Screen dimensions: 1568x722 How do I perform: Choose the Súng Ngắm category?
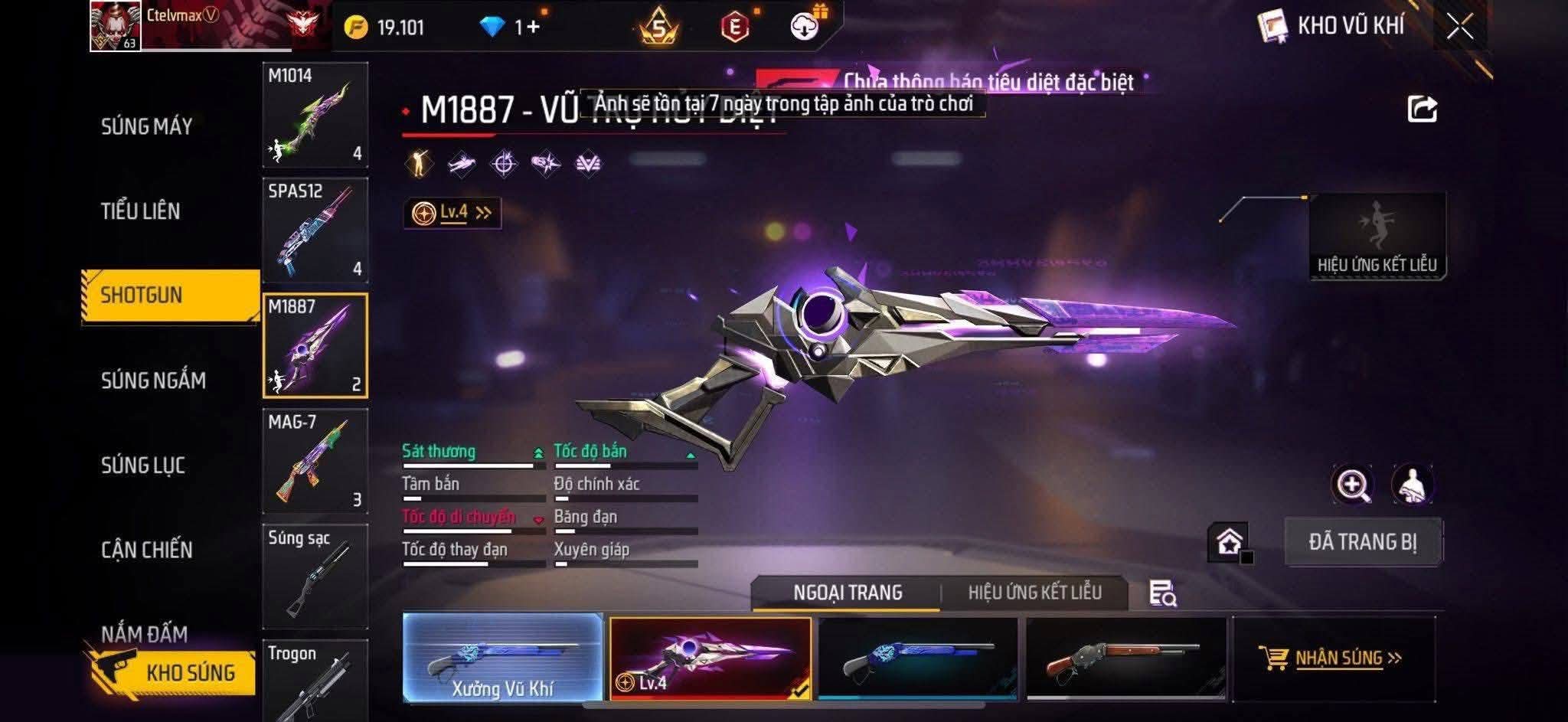(x=153, y=381)
